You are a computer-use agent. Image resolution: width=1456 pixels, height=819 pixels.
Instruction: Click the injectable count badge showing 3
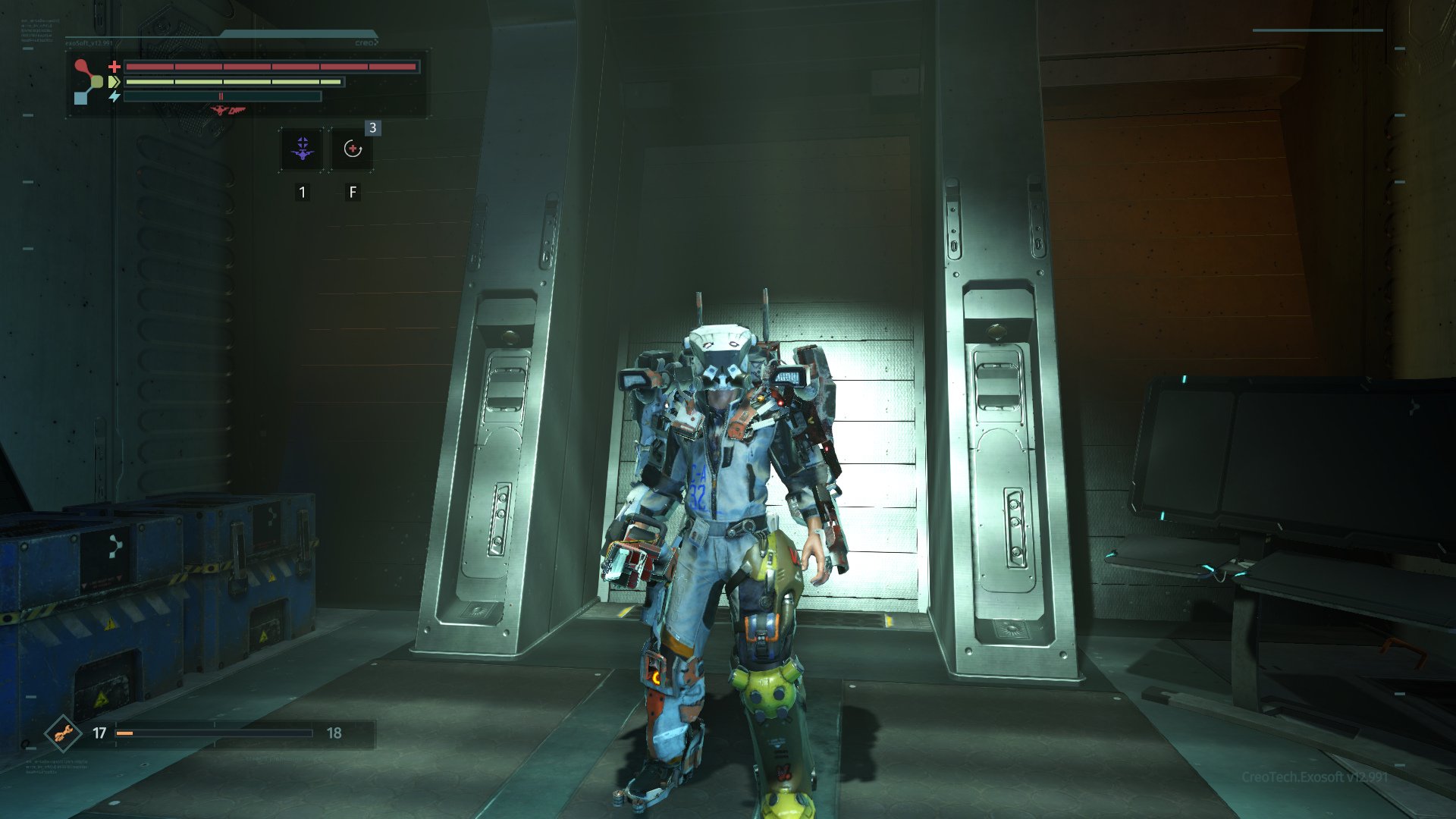pos(372,129)
